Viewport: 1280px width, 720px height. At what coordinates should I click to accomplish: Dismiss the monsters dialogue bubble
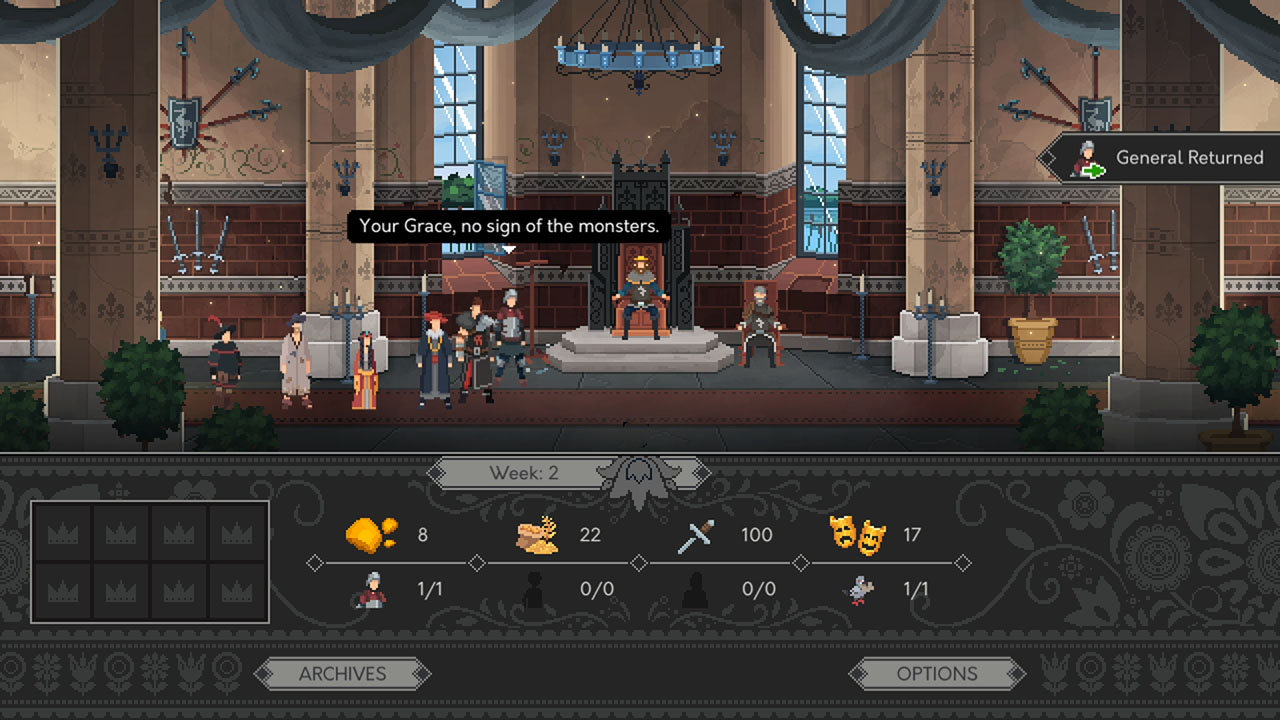tap(511, 227)
